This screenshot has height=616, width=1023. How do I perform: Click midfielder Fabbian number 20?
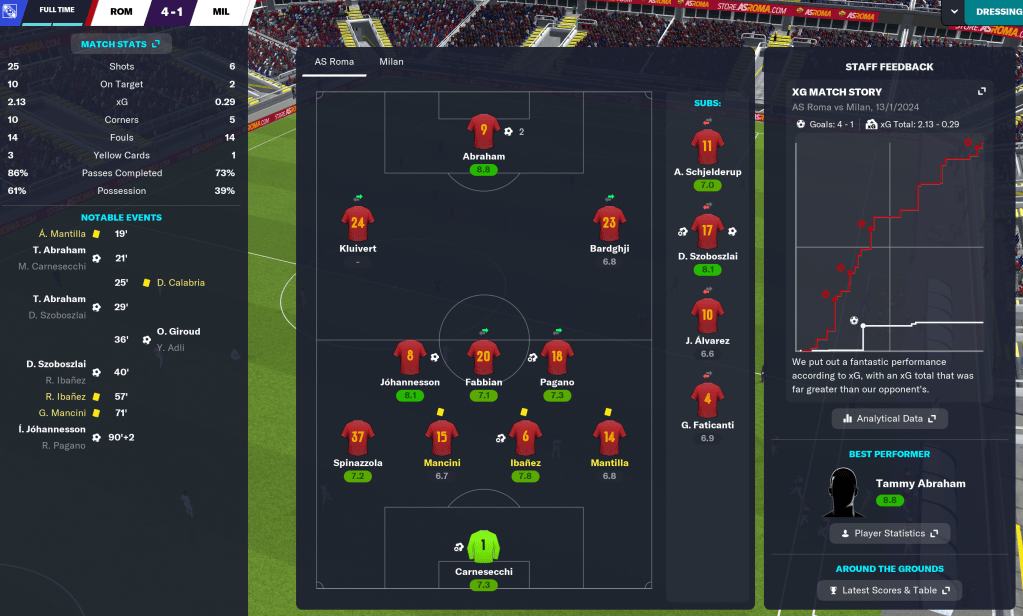[x=484, y=356]
